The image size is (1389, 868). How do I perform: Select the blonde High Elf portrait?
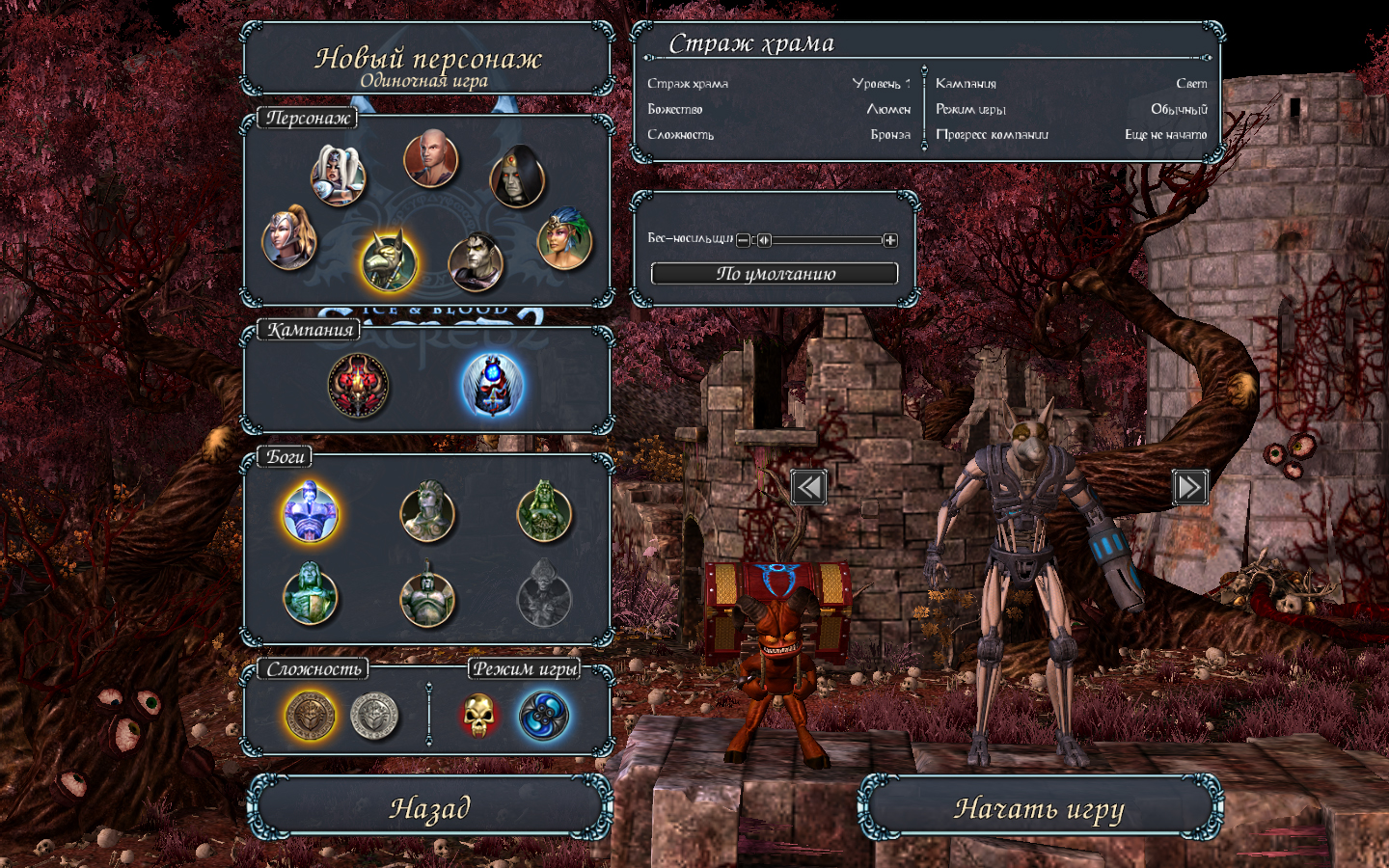[x=289, y=240]
